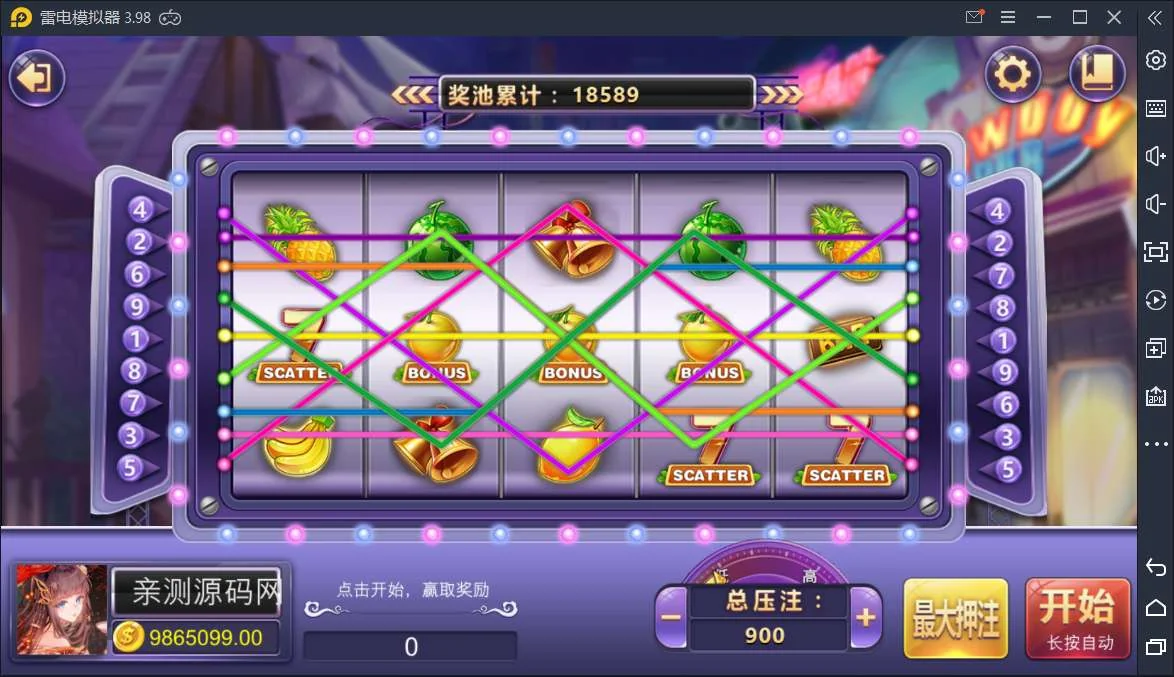Open the gear settings menu
This screenshot has width=1174, height=677.
coord(1013,75)
